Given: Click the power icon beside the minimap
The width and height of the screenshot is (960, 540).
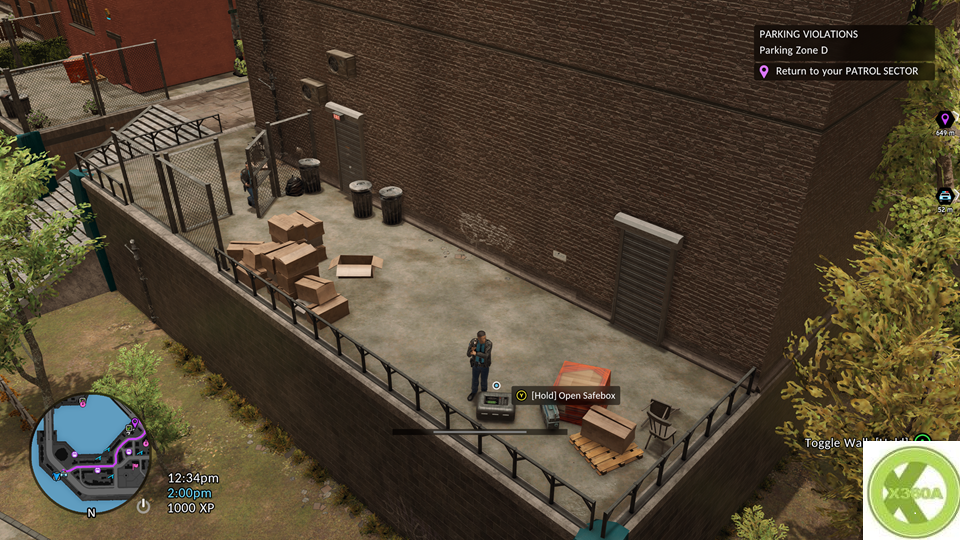Looking at the screenshot, I should click(143, 506).
